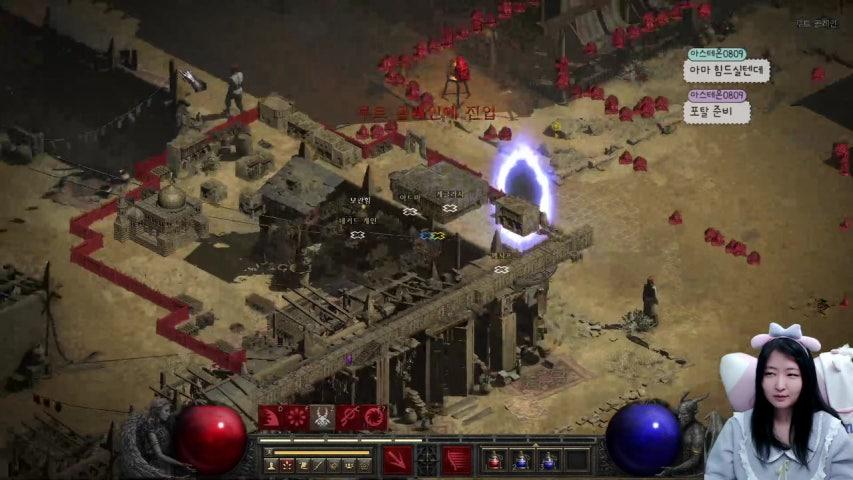
Task: Select the red swirl skill icon
Action: (375, 417)
